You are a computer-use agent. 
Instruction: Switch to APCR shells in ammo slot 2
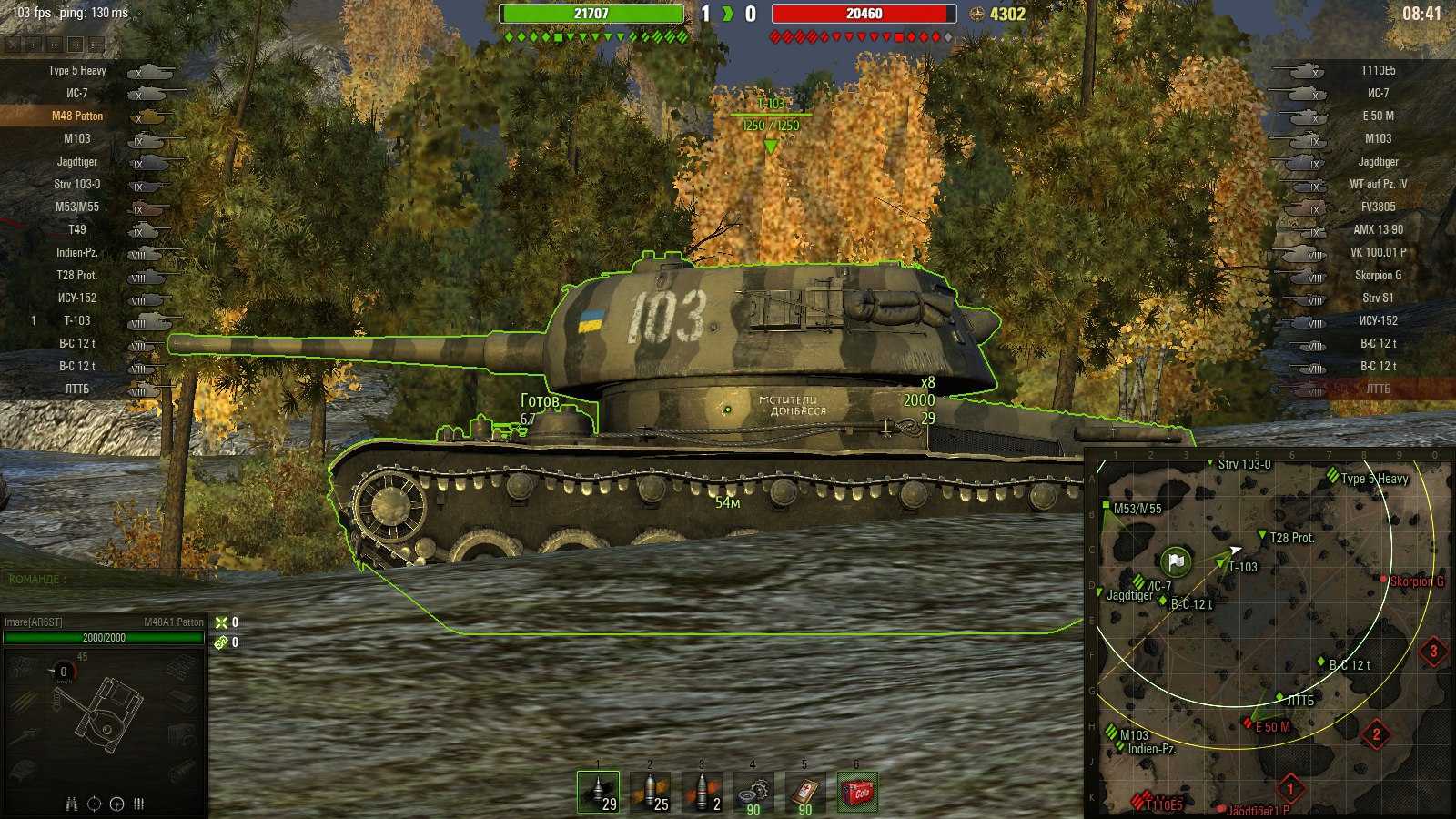coord(649,790)
